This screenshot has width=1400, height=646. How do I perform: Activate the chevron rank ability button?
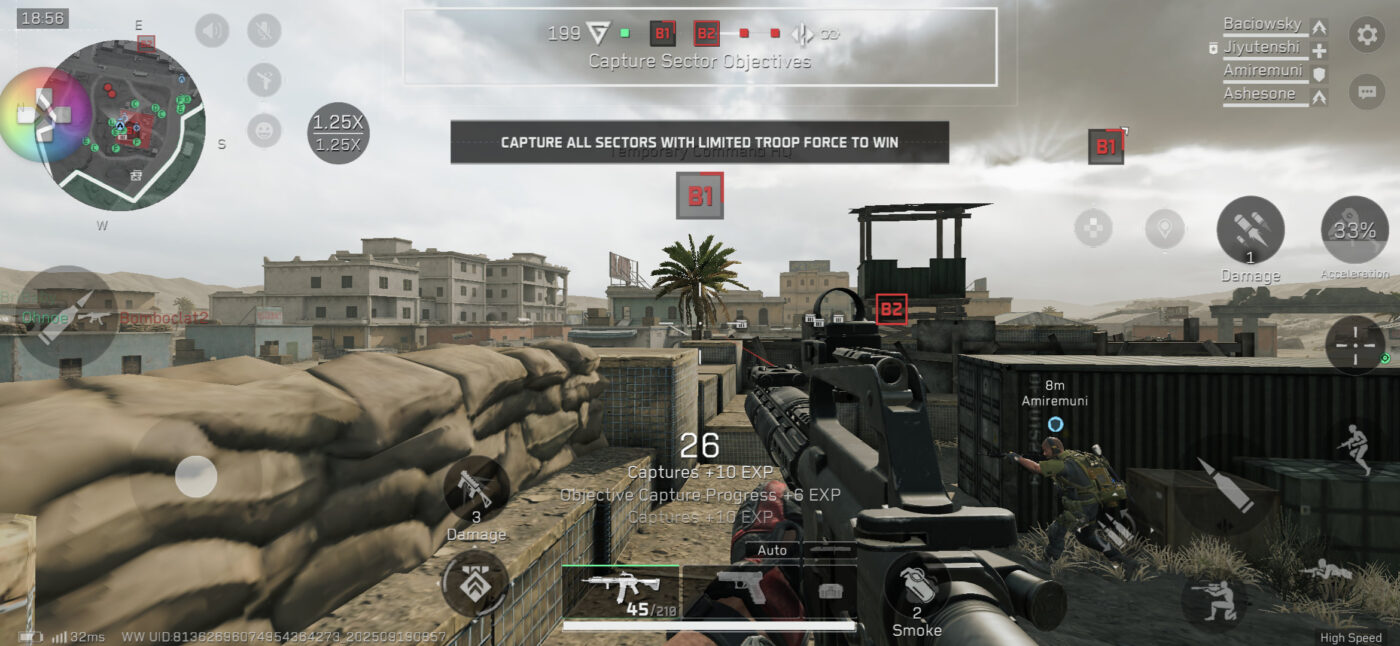pos(475,584)
